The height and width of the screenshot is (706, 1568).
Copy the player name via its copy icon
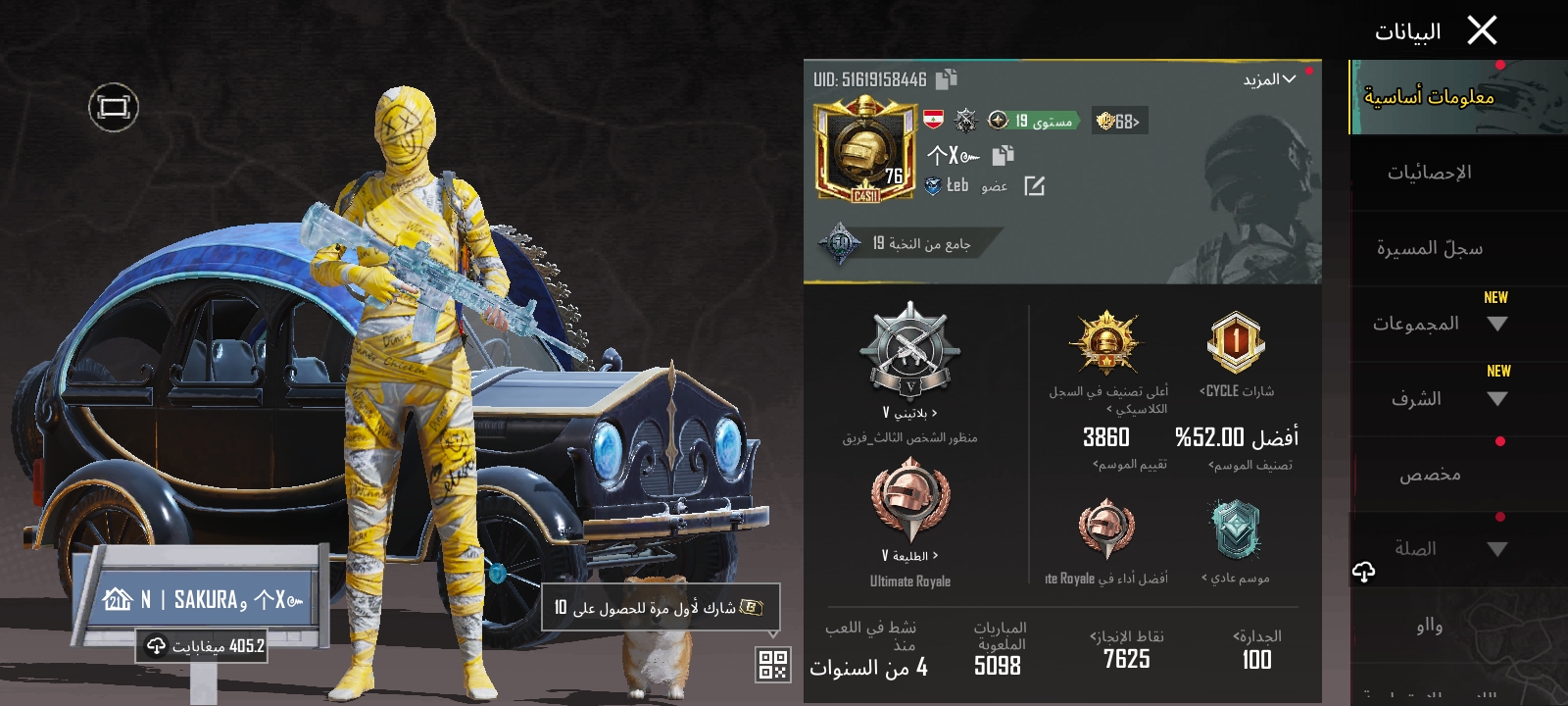(x=1002, y=156)
